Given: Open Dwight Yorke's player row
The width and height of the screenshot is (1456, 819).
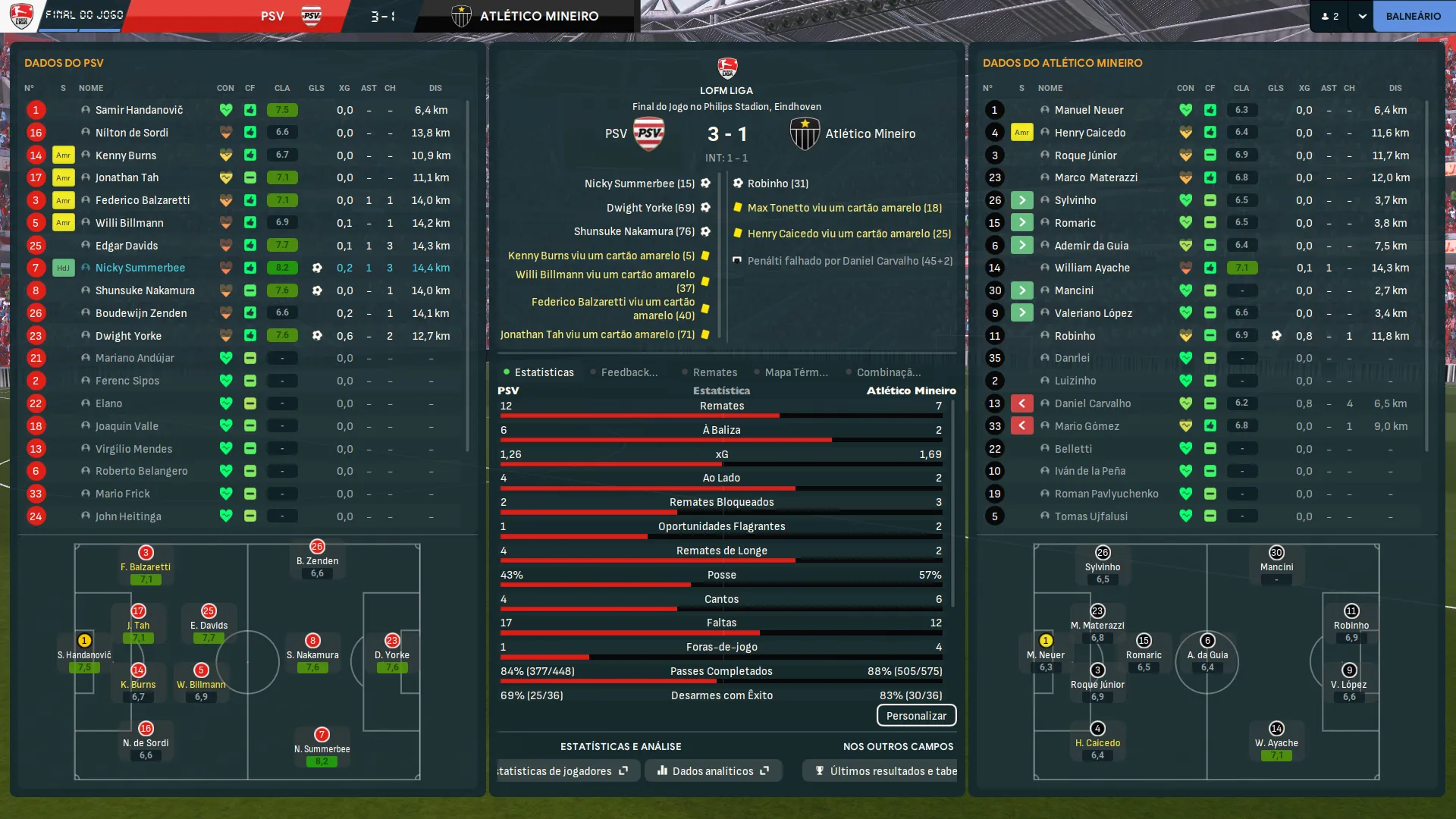Looking at the screenshot, I should tap(128, 336).
